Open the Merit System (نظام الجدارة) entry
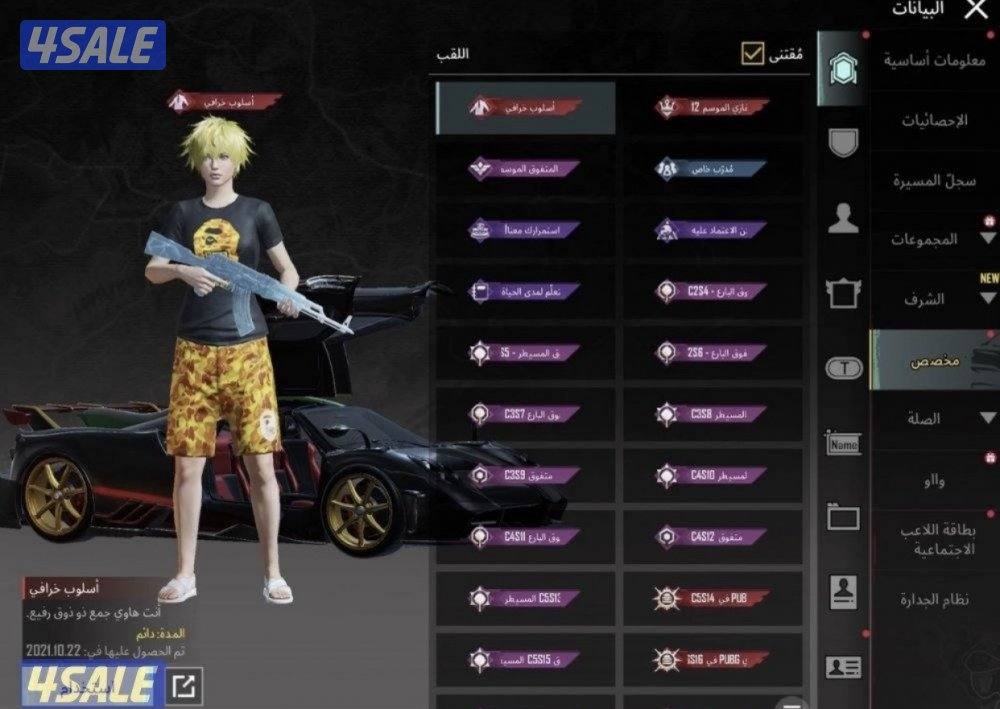Screen dimensions: 1000x709 coord(934,598)
